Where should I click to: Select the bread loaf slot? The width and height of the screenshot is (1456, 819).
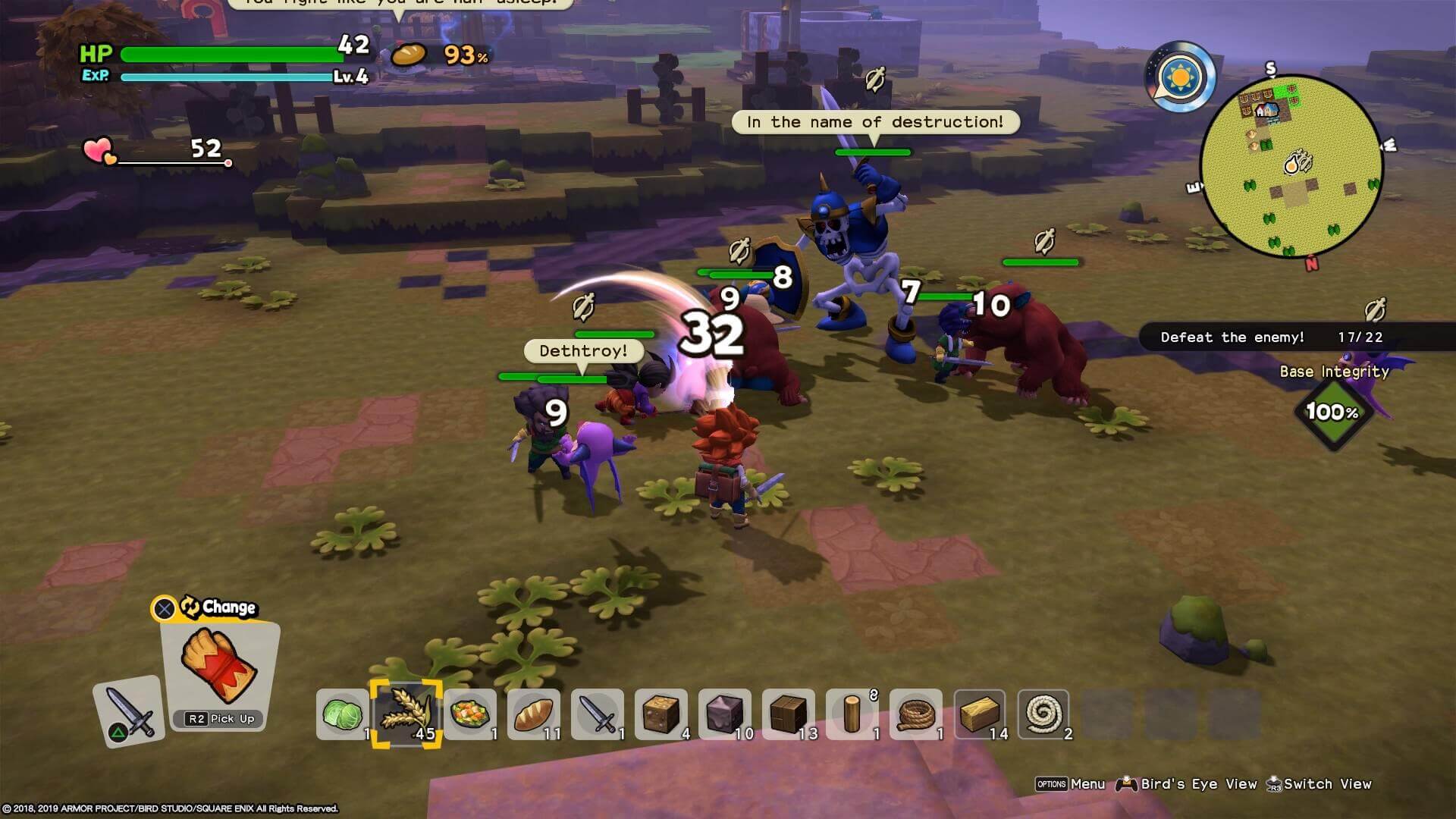point(534,714)
